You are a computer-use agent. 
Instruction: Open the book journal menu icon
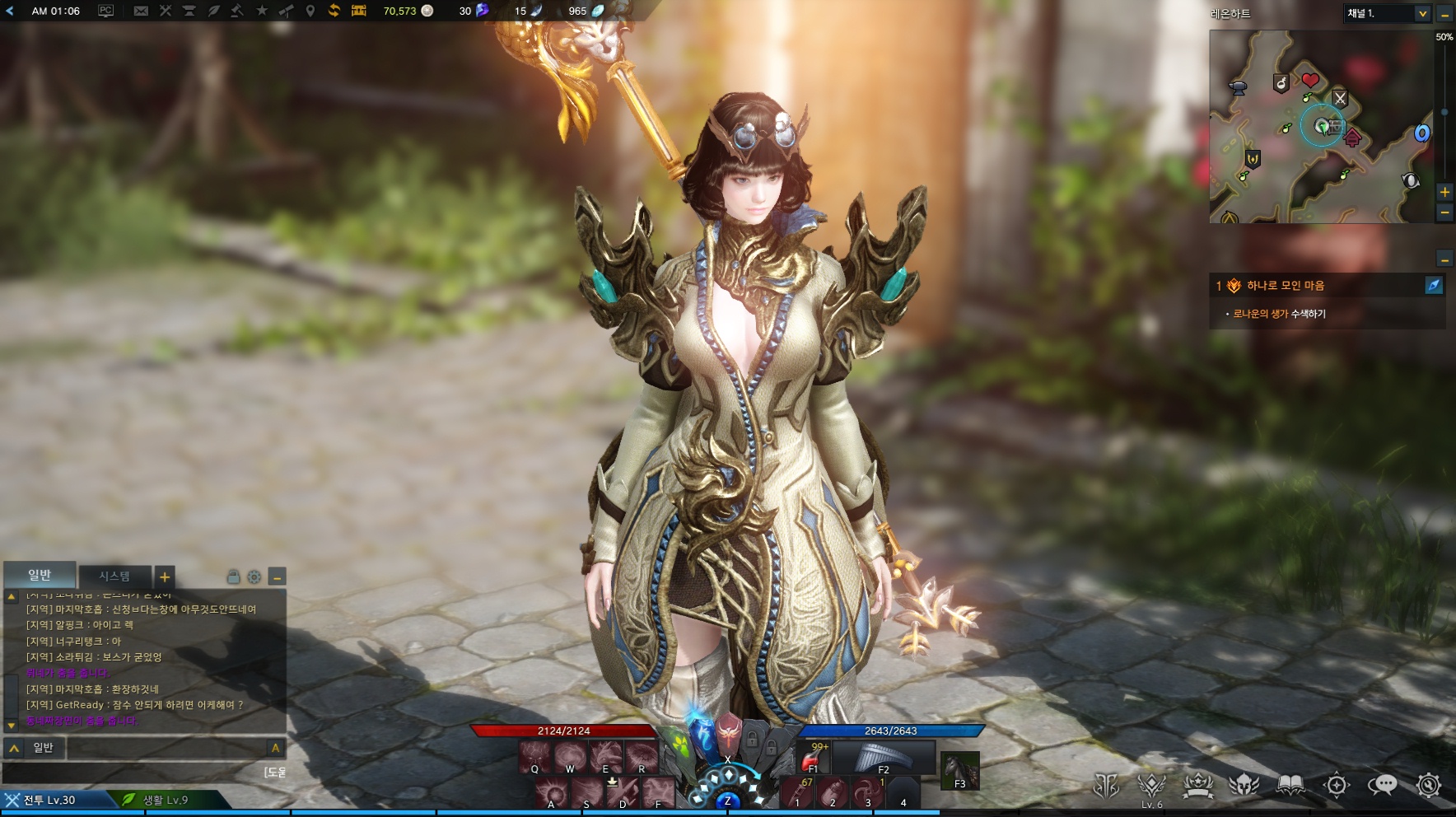coord(1290,785)
